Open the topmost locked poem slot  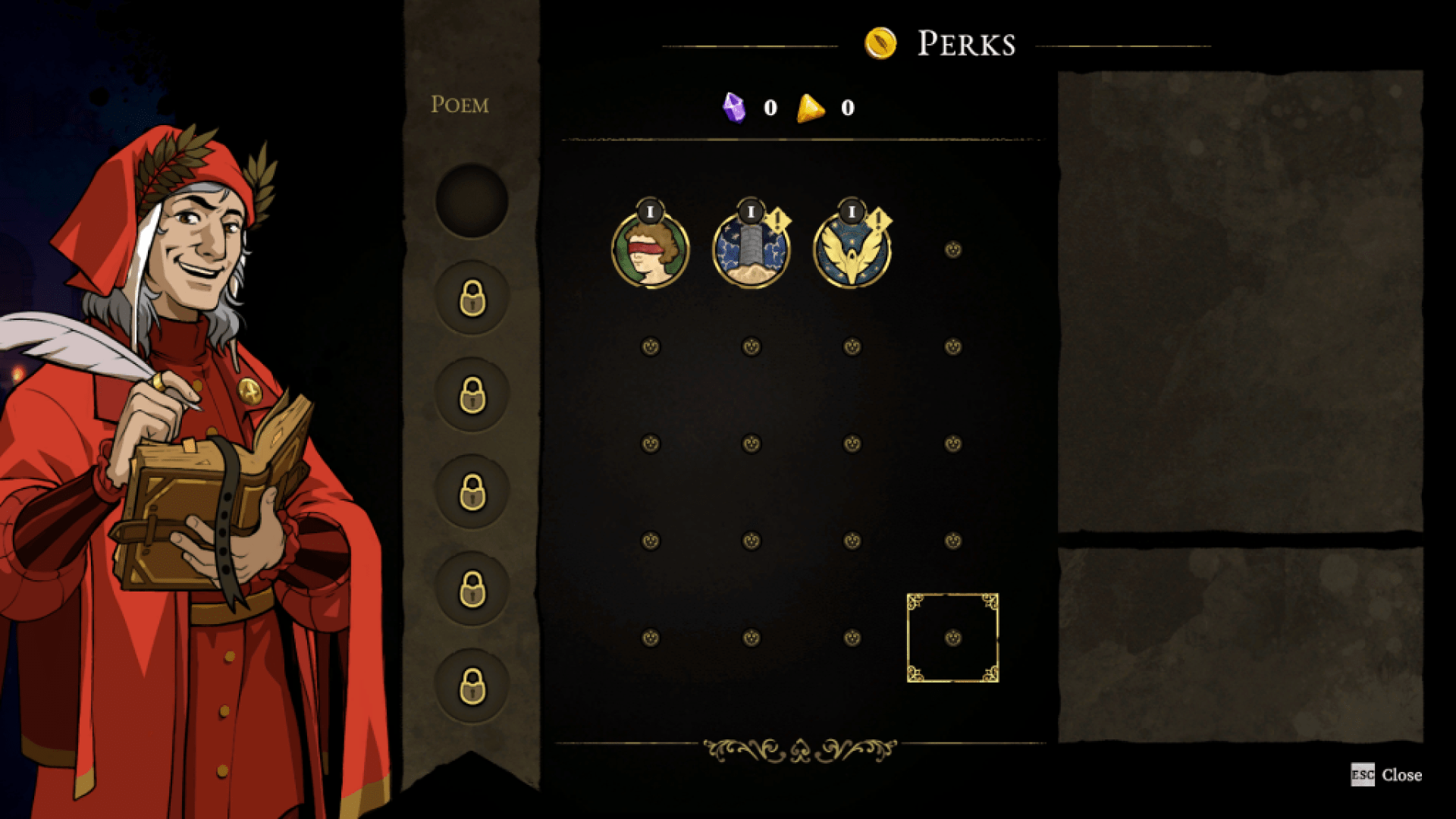pos(472,297)
